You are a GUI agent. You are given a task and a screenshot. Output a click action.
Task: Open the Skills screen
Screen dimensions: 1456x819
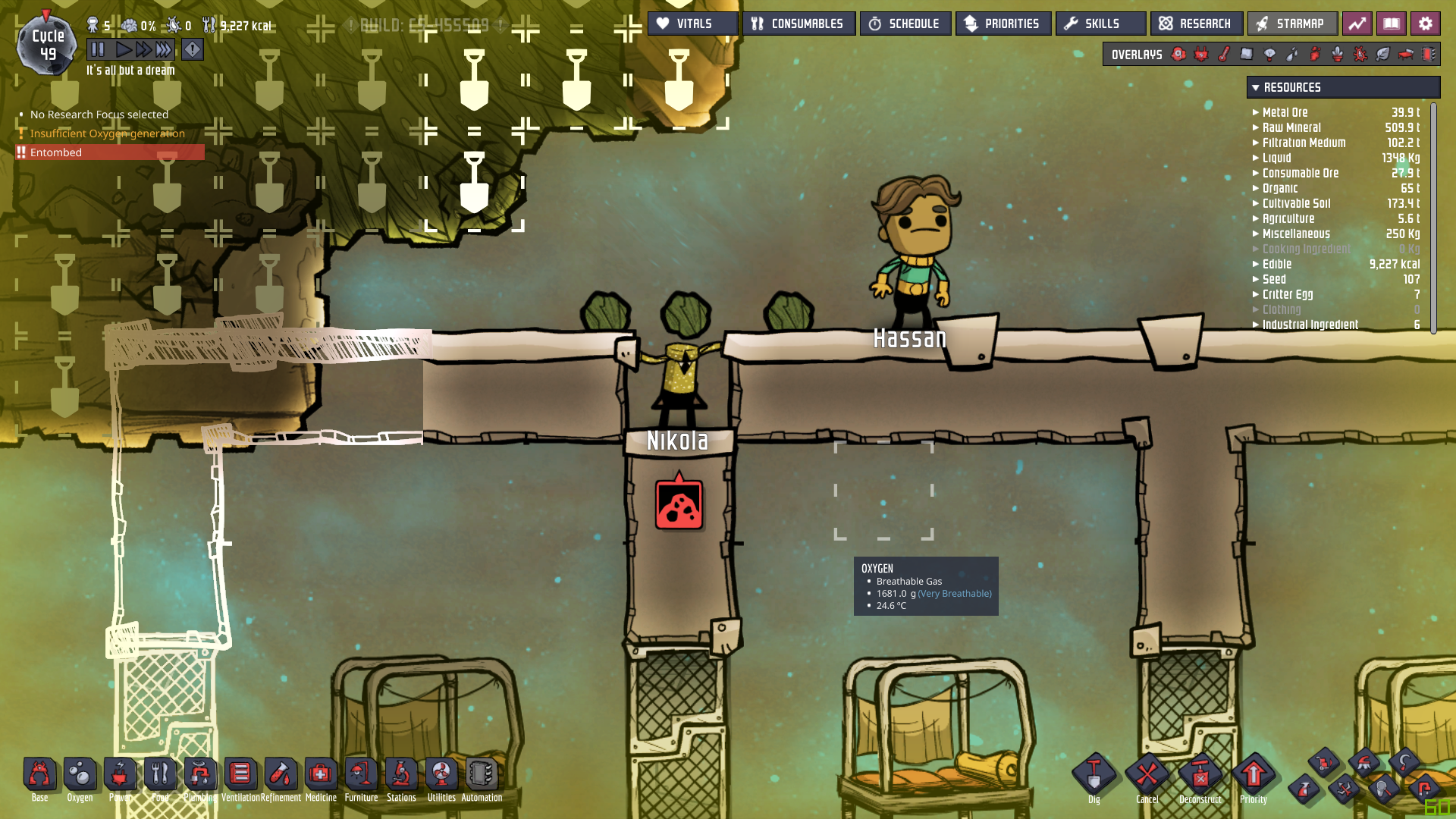[x=1100, y=24]
